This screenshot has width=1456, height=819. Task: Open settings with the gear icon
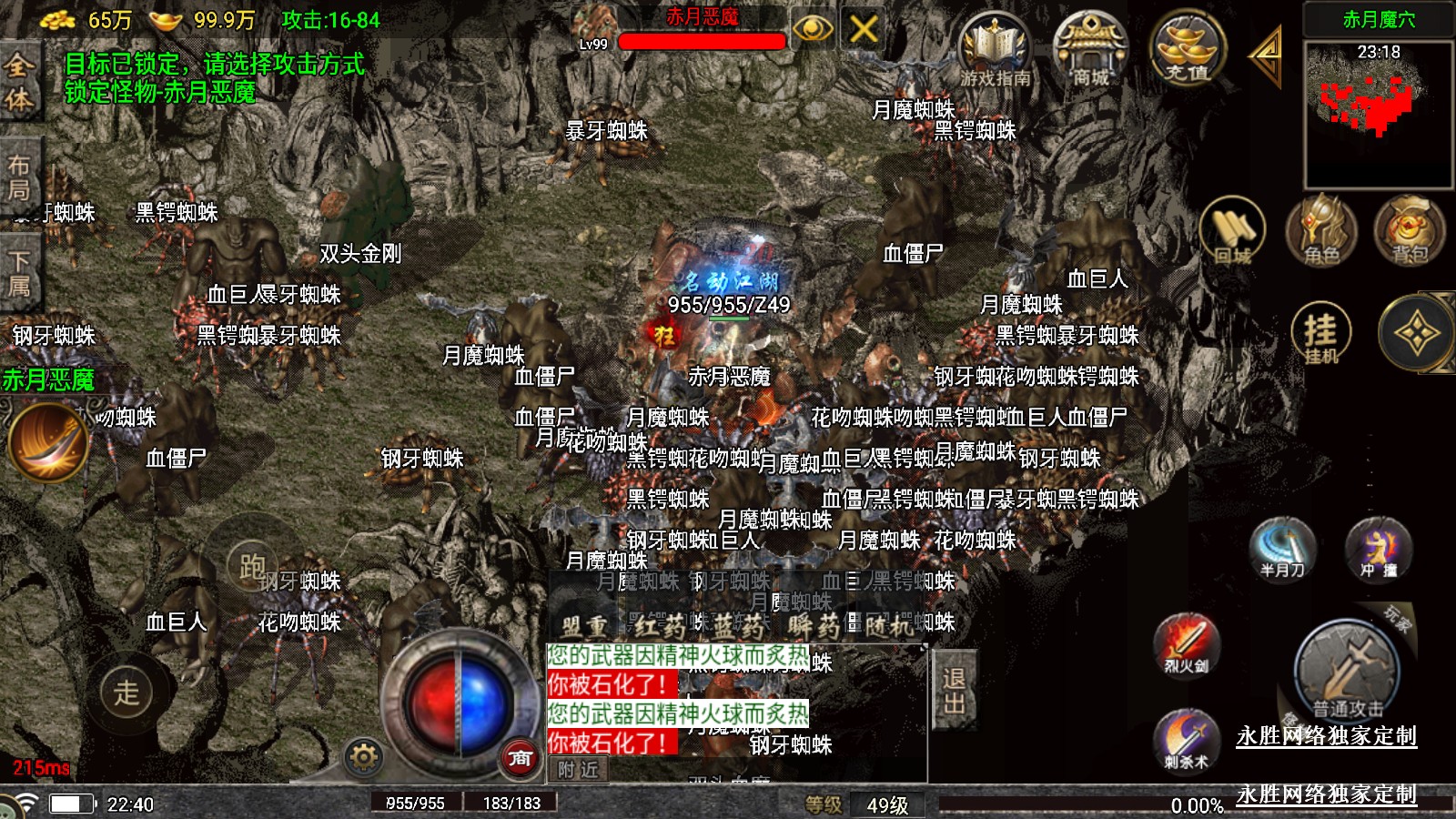(x=363, y=757)
